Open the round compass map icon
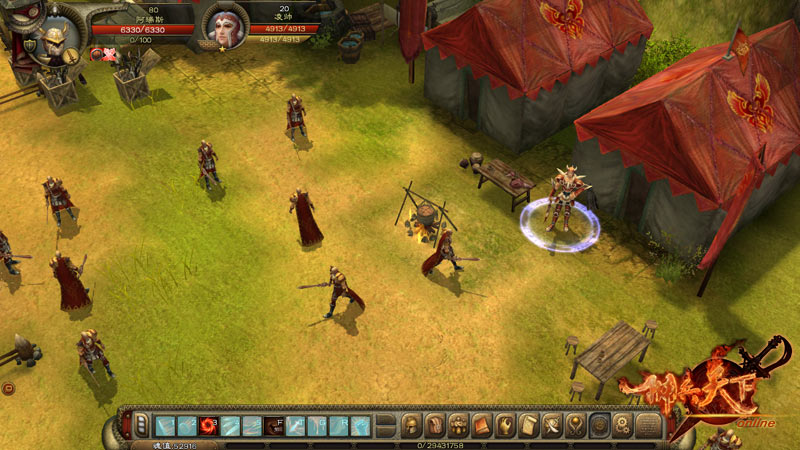The width and height of the screenshot is (800, 450). (599, 426)
